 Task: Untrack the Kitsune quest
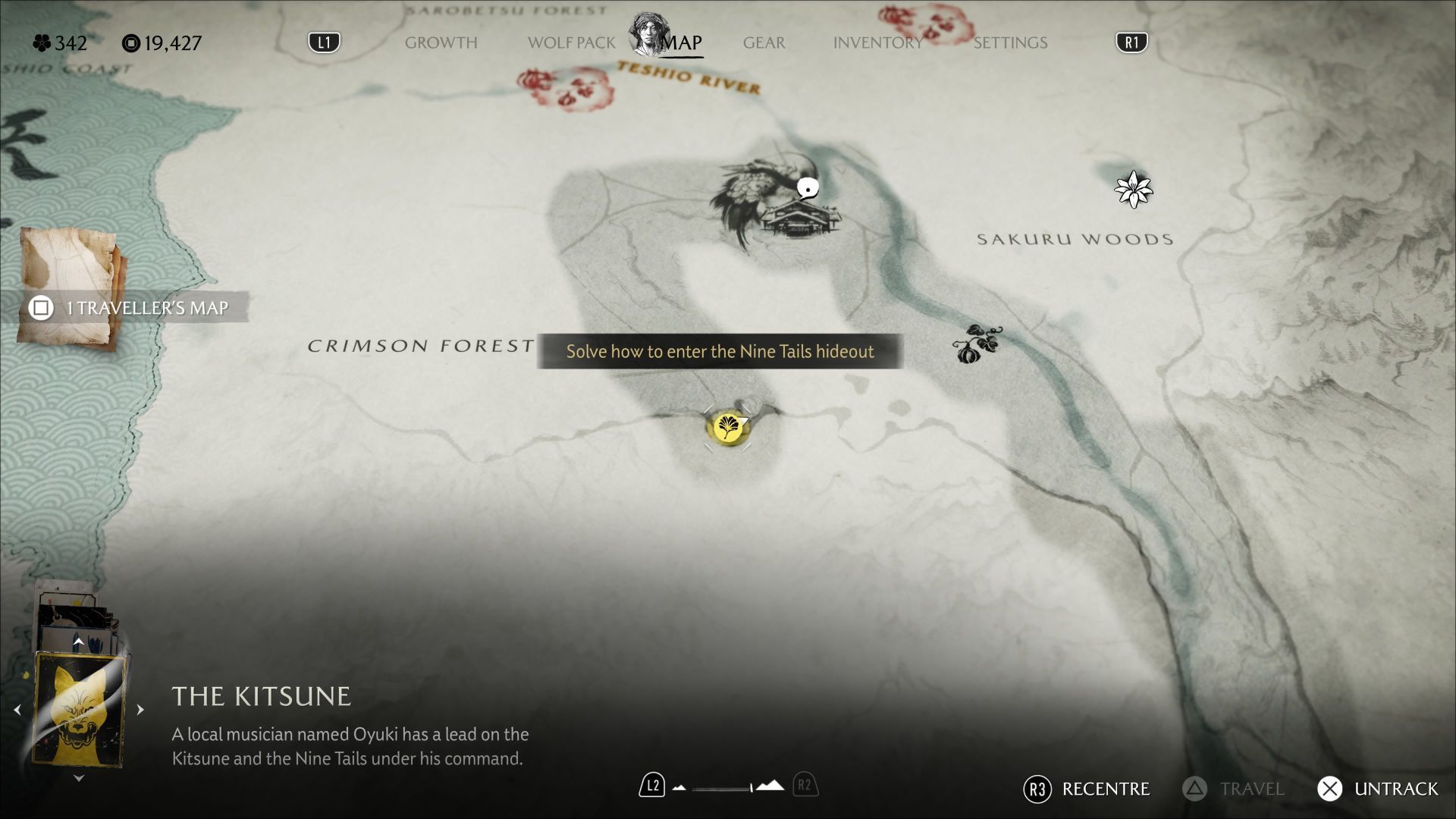(1377, 789)
